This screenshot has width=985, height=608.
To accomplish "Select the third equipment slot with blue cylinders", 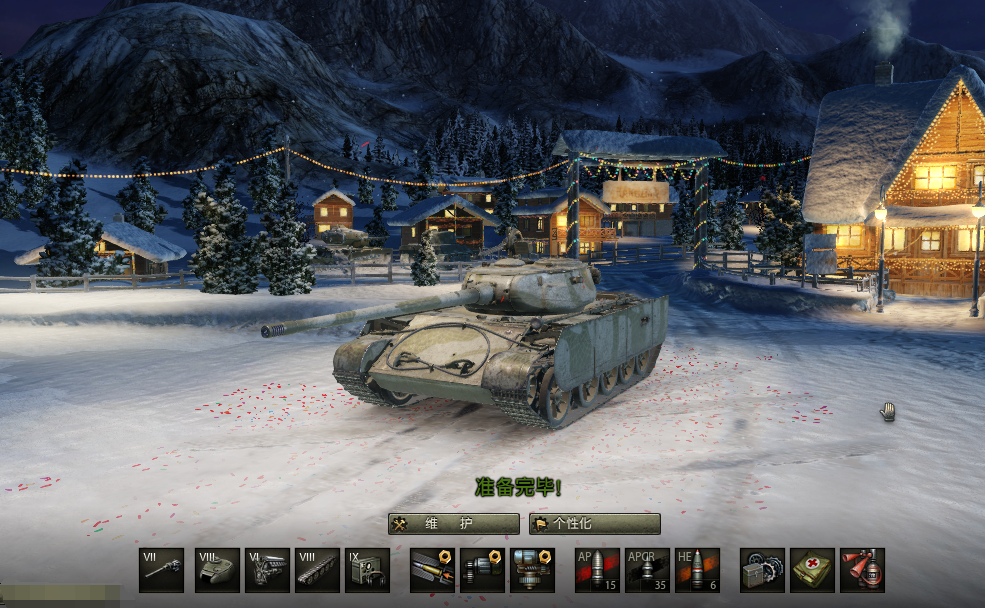I will [532, 570].
